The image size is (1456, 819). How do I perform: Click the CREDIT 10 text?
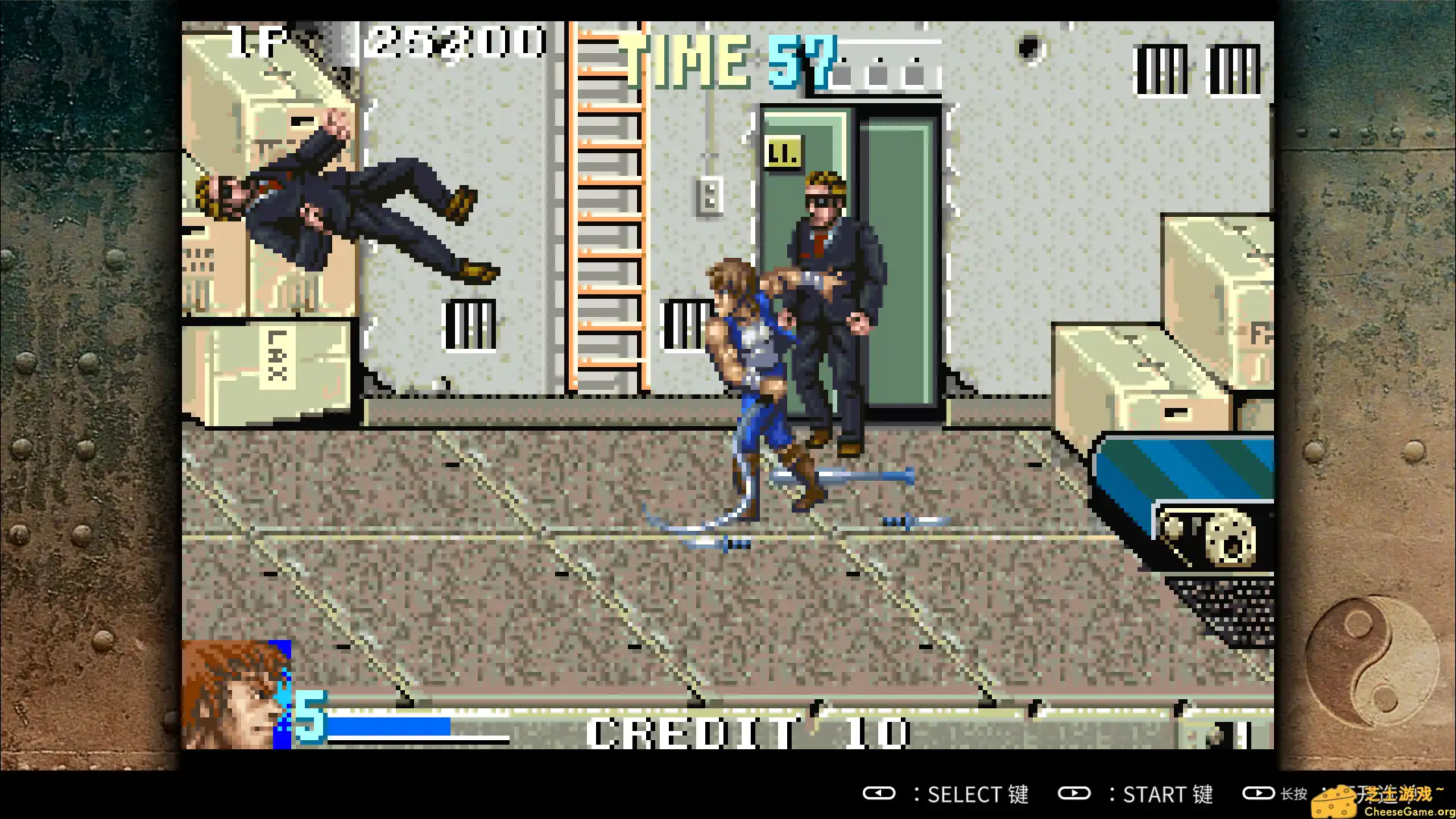point(747,730)
